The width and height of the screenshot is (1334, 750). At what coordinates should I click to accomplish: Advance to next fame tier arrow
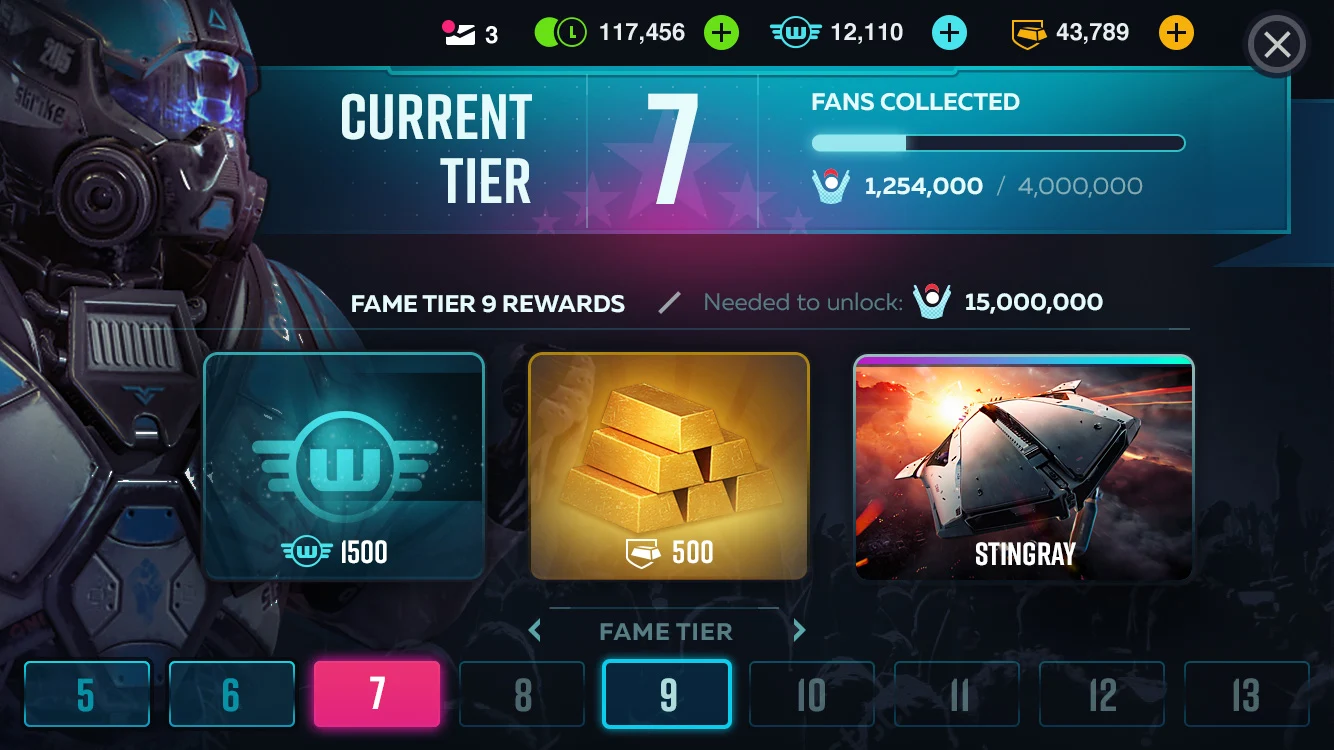[799, 631]
